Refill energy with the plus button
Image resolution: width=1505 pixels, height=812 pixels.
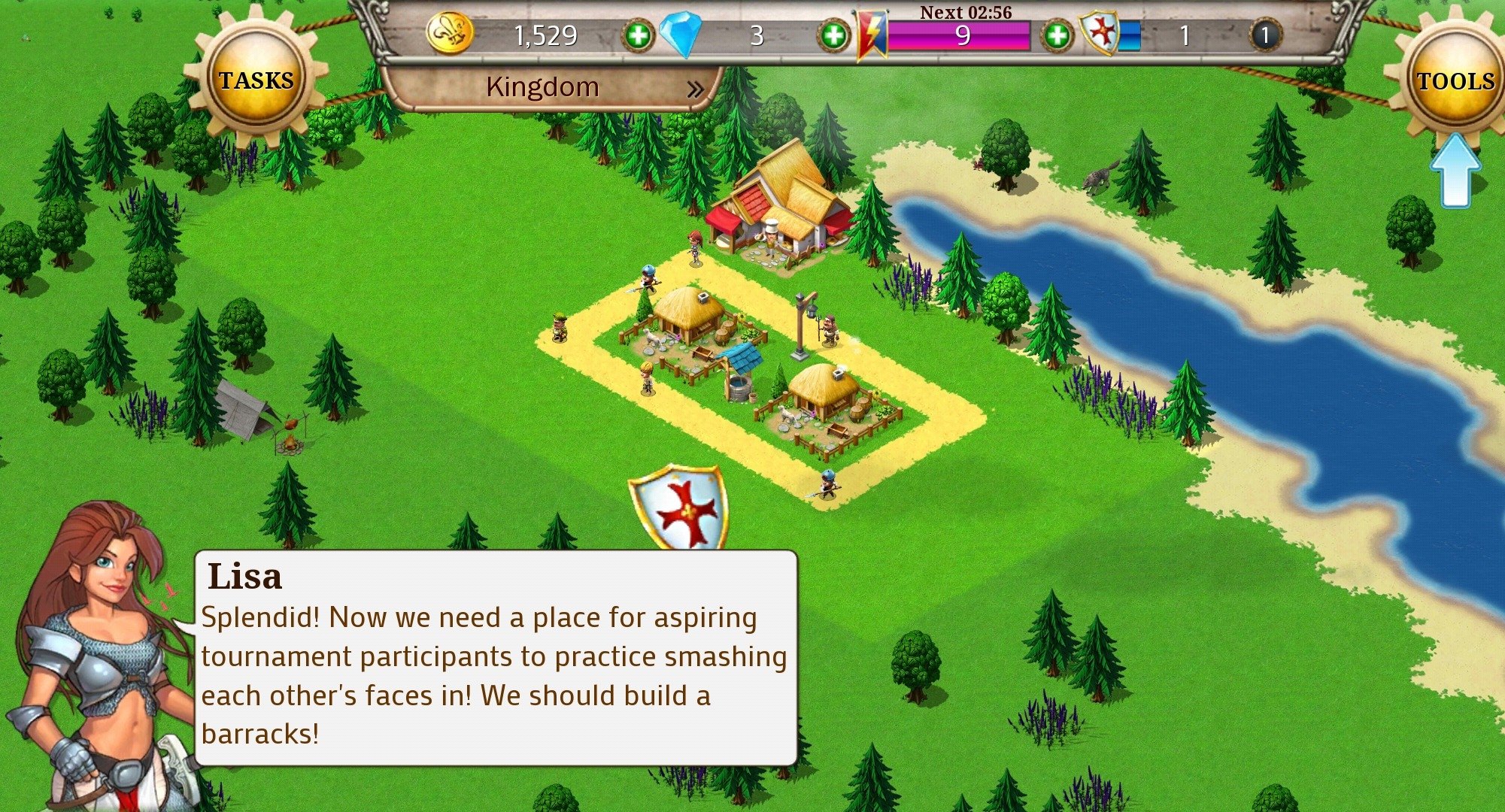click(x=1057, y=35)
